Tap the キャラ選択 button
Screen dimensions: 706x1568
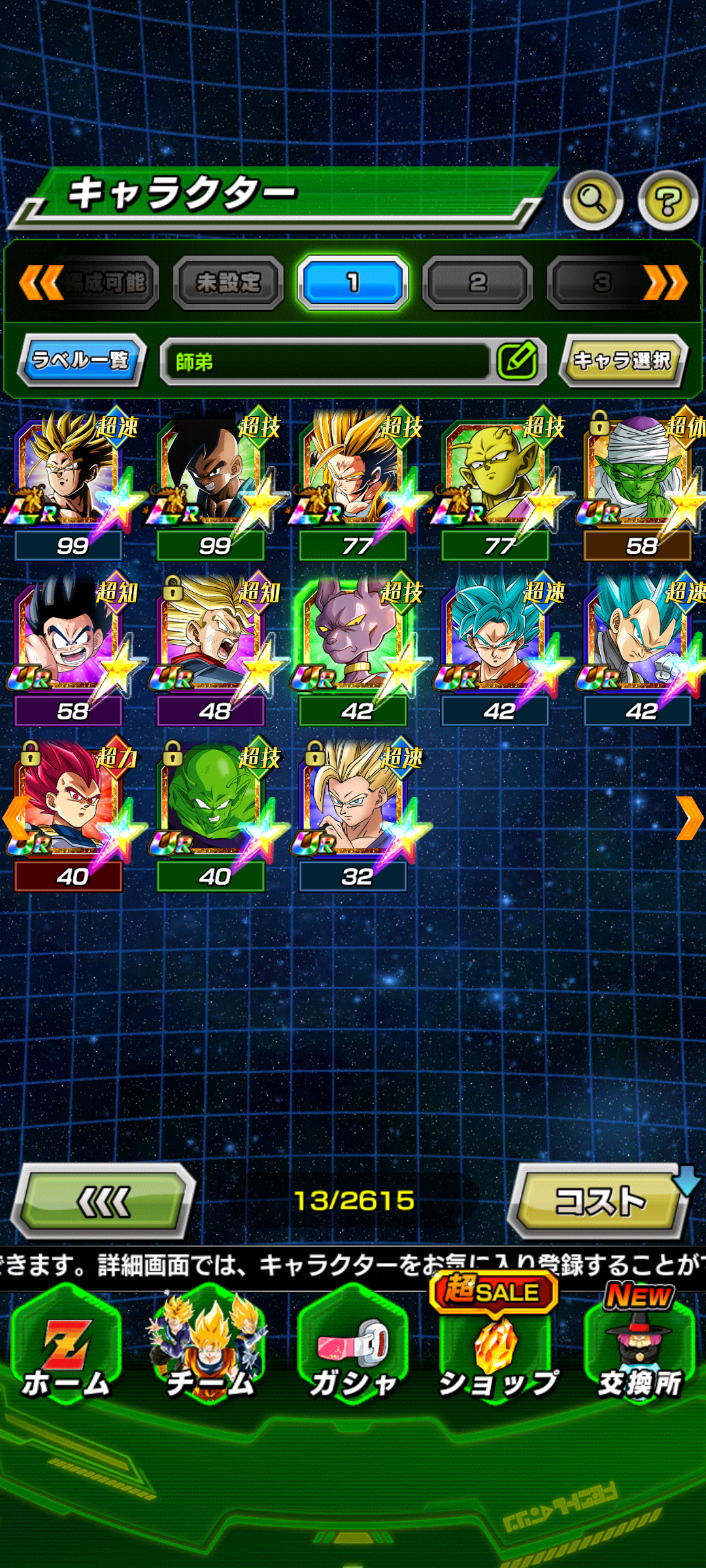(622, 360)
